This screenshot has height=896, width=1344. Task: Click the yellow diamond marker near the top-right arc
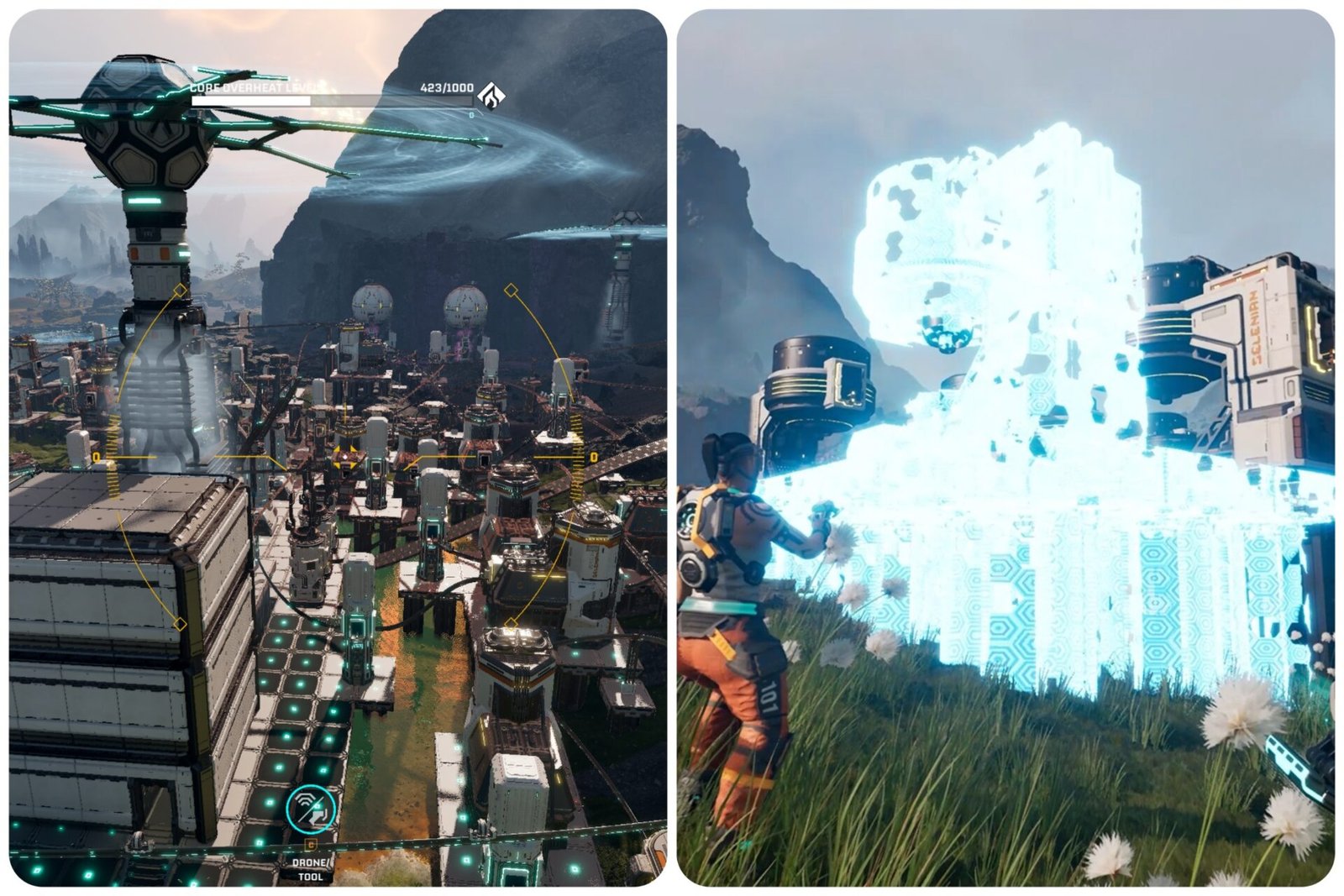[x=510, y=291]
